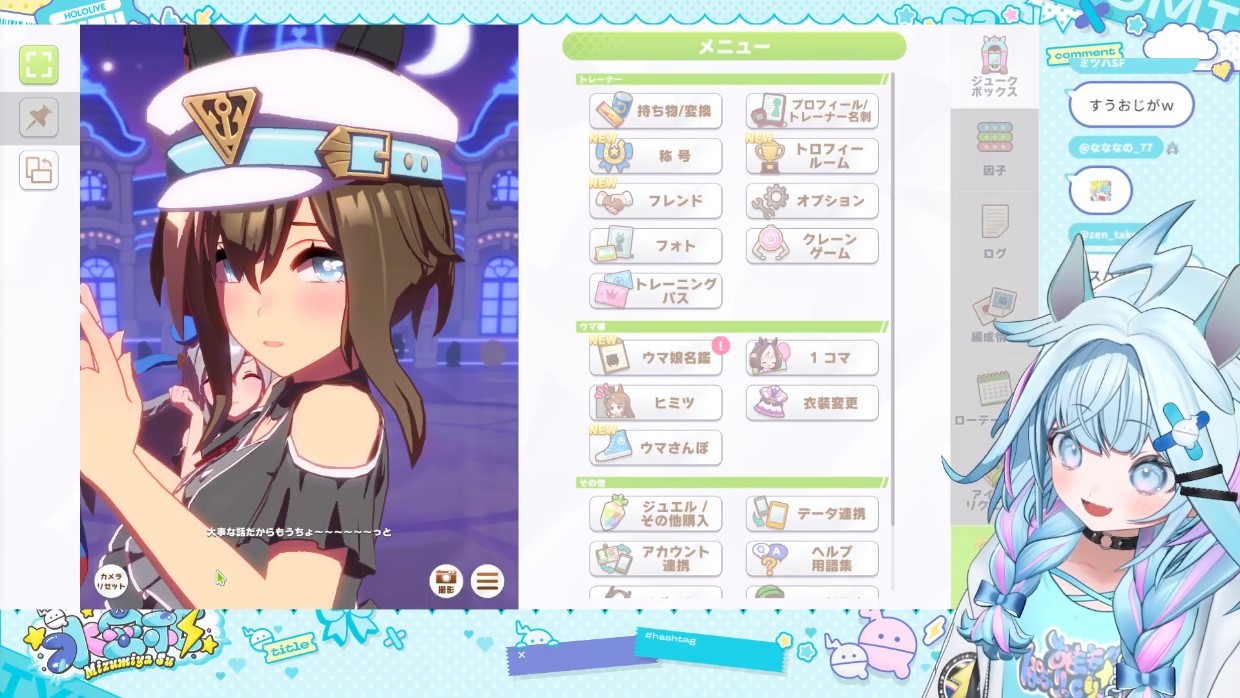This screenshot has width=1240, height=698.
Task: Reset the camera with カメラリセット
Action: [111, 580]
